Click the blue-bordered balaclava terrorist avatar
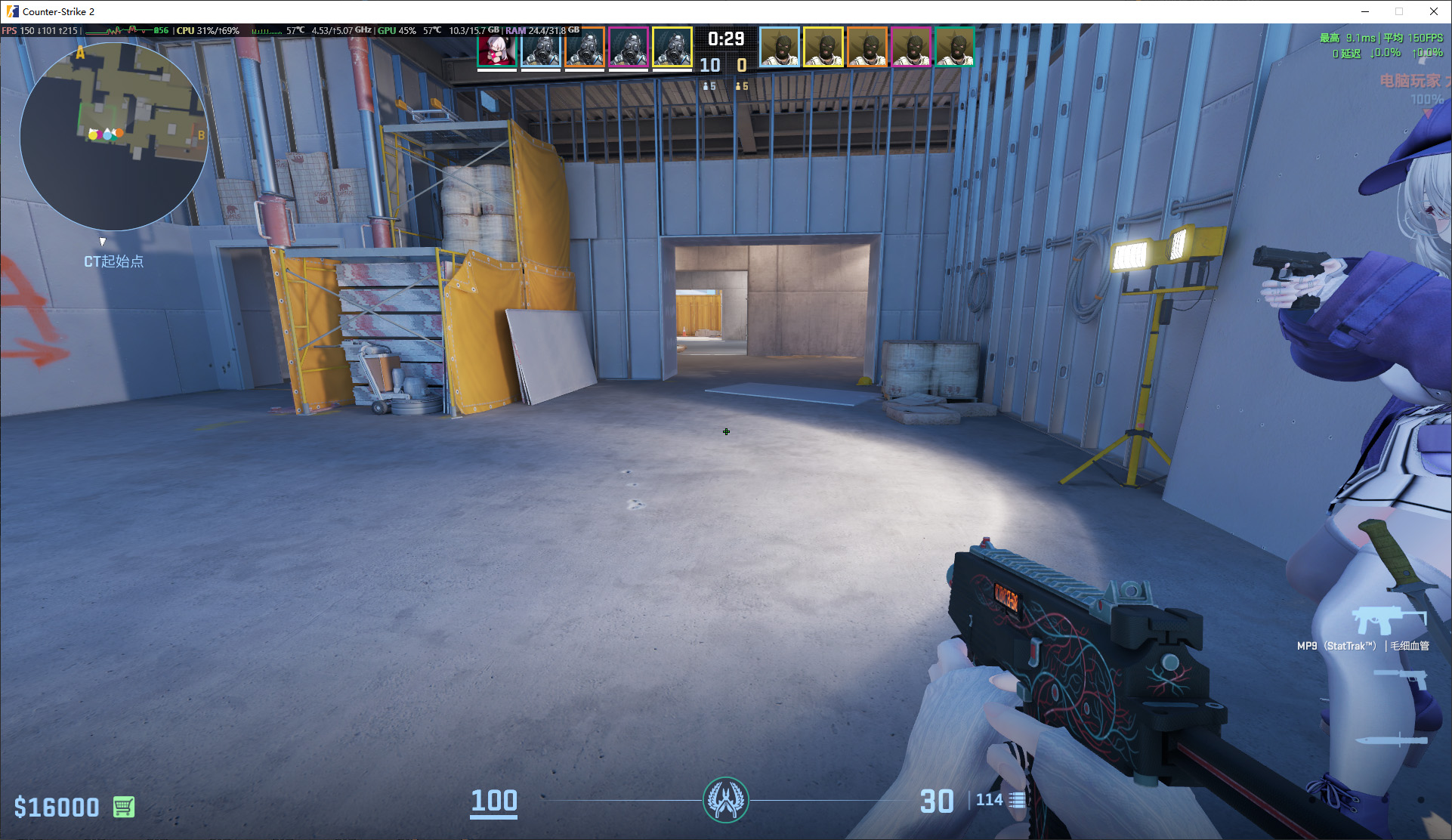The height and width of the screenshot is (840, 1452). 779,48
